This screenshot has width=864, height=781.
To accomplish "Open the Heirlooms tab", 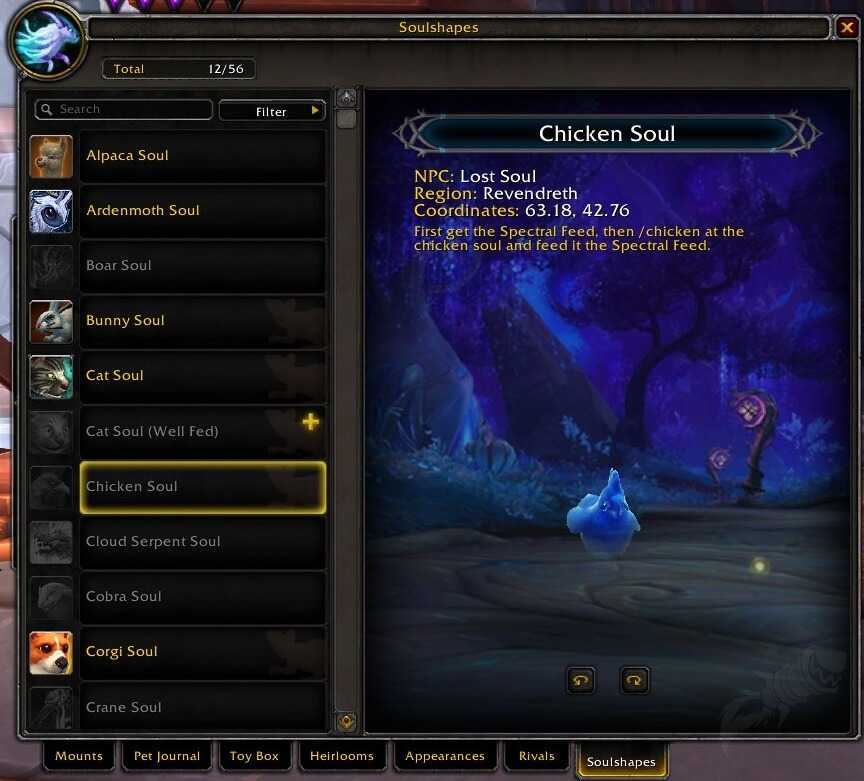I will [x=342, y=756].
